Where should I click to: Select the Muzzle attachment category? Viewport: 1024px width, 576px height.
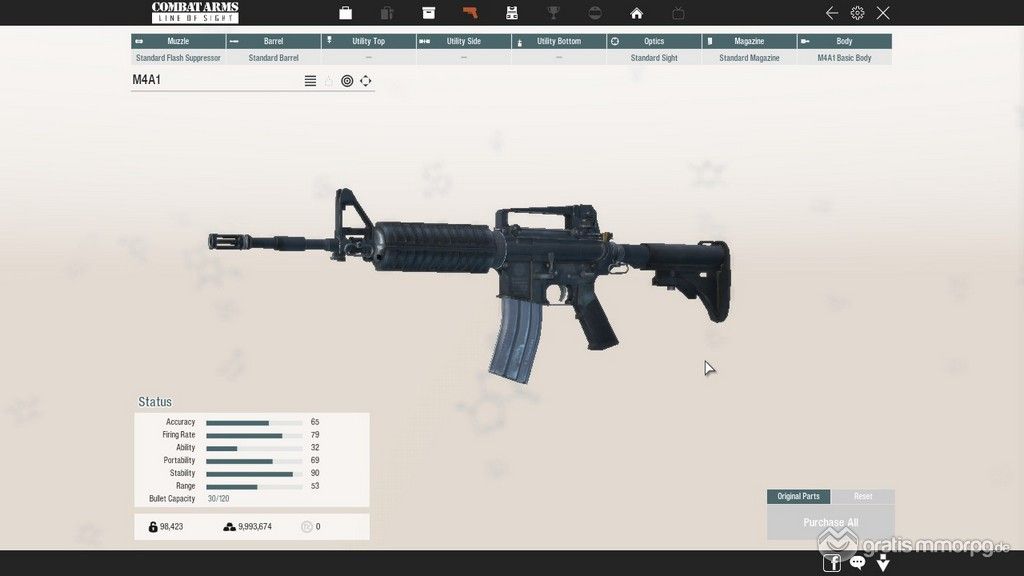coord(178,41)
